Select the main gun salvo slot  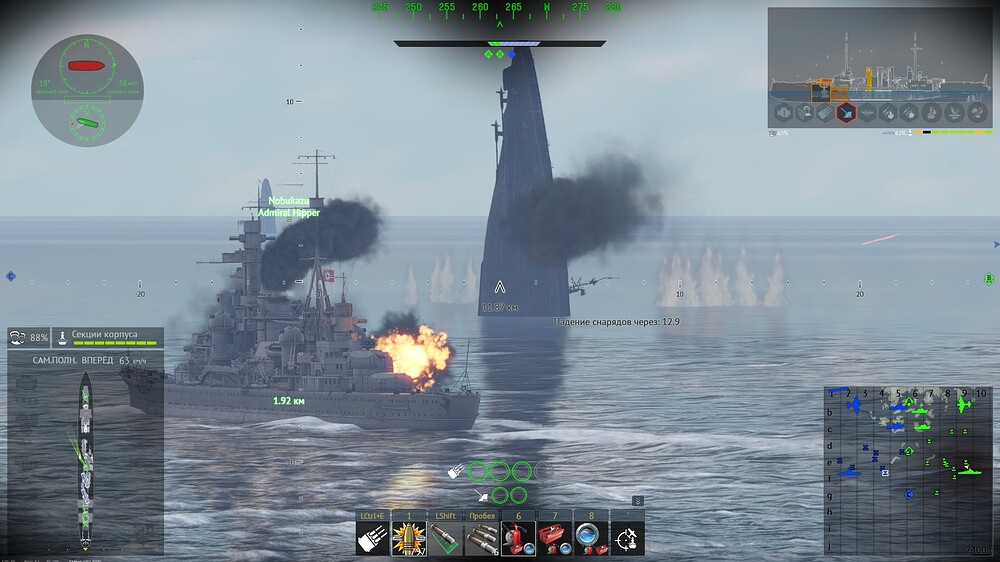pyautogui.click(x=373, y=538)
